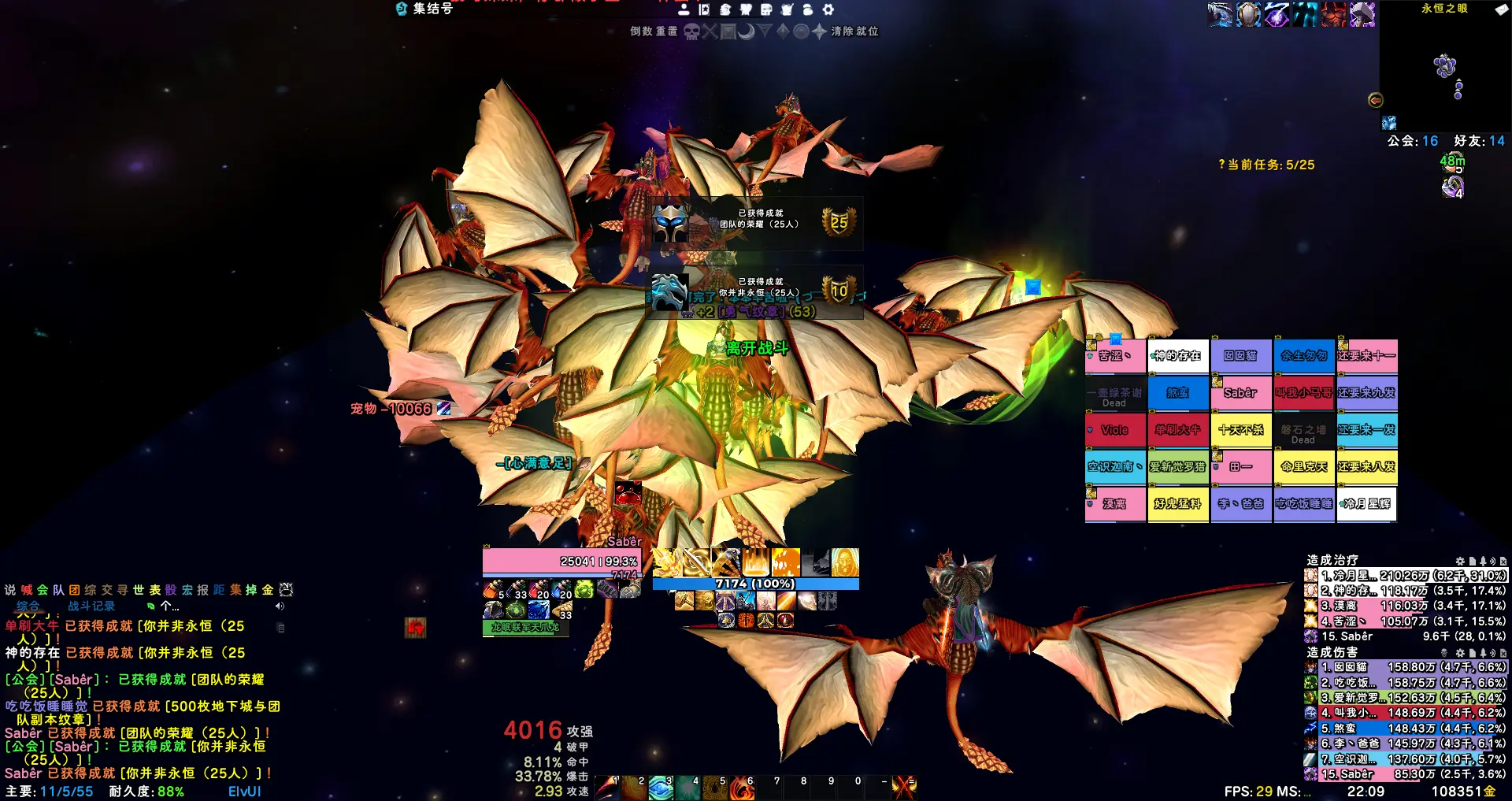Select the 喊 yell channel shortcut
Image resolution: width=1512 pixels, height=801 pixels.
tap(27, 590)
